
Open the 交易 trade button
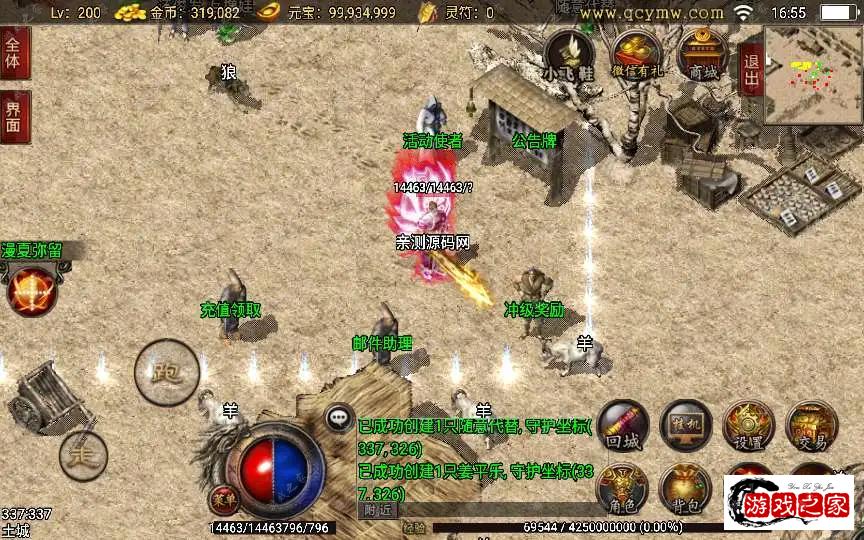(811, 426)
